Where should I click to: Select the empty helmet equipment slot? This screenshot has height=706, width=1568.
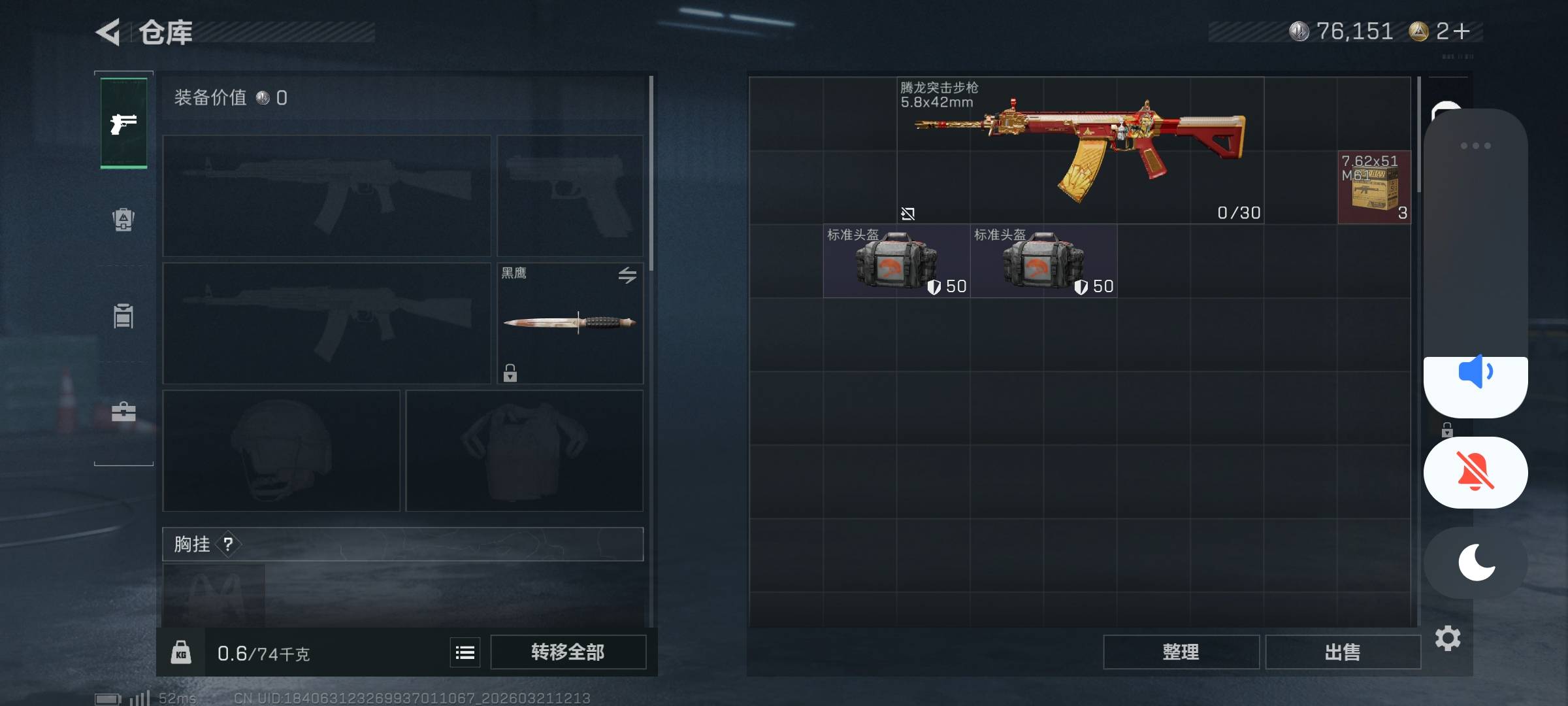(x=281, y=450)
